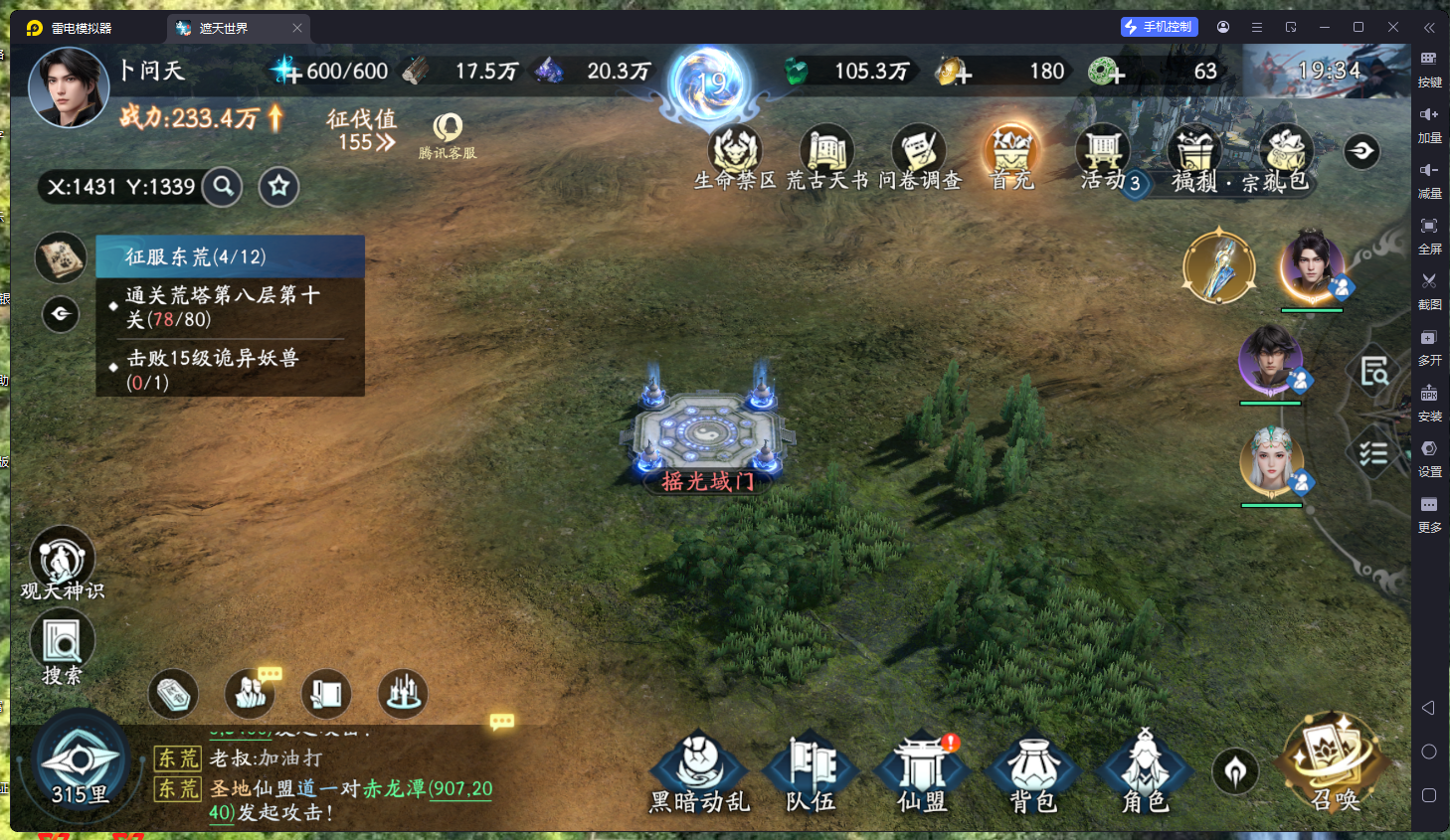Open the 仙盟 alliance menu
Viewport: 1450px width, 840px height.
point(922,772)
